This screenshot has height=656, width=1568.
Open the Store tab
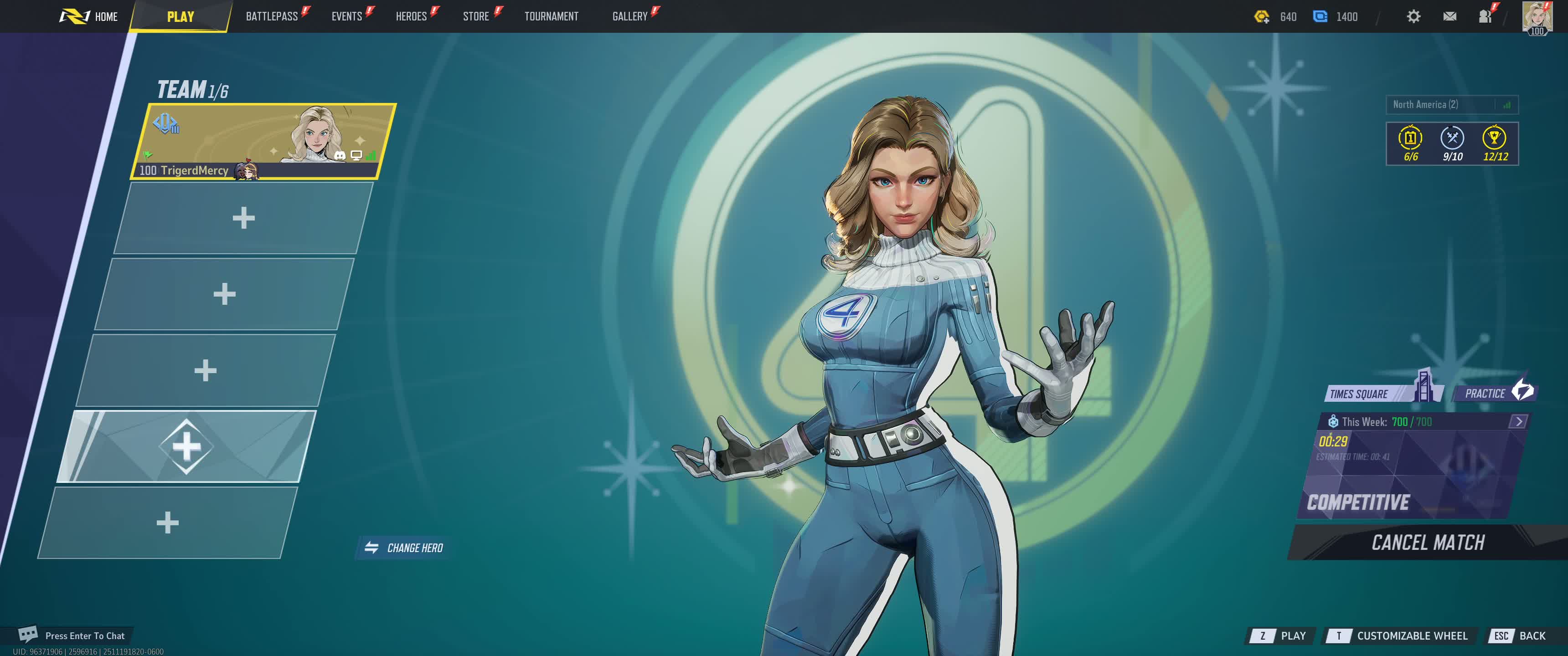point(475,16)
